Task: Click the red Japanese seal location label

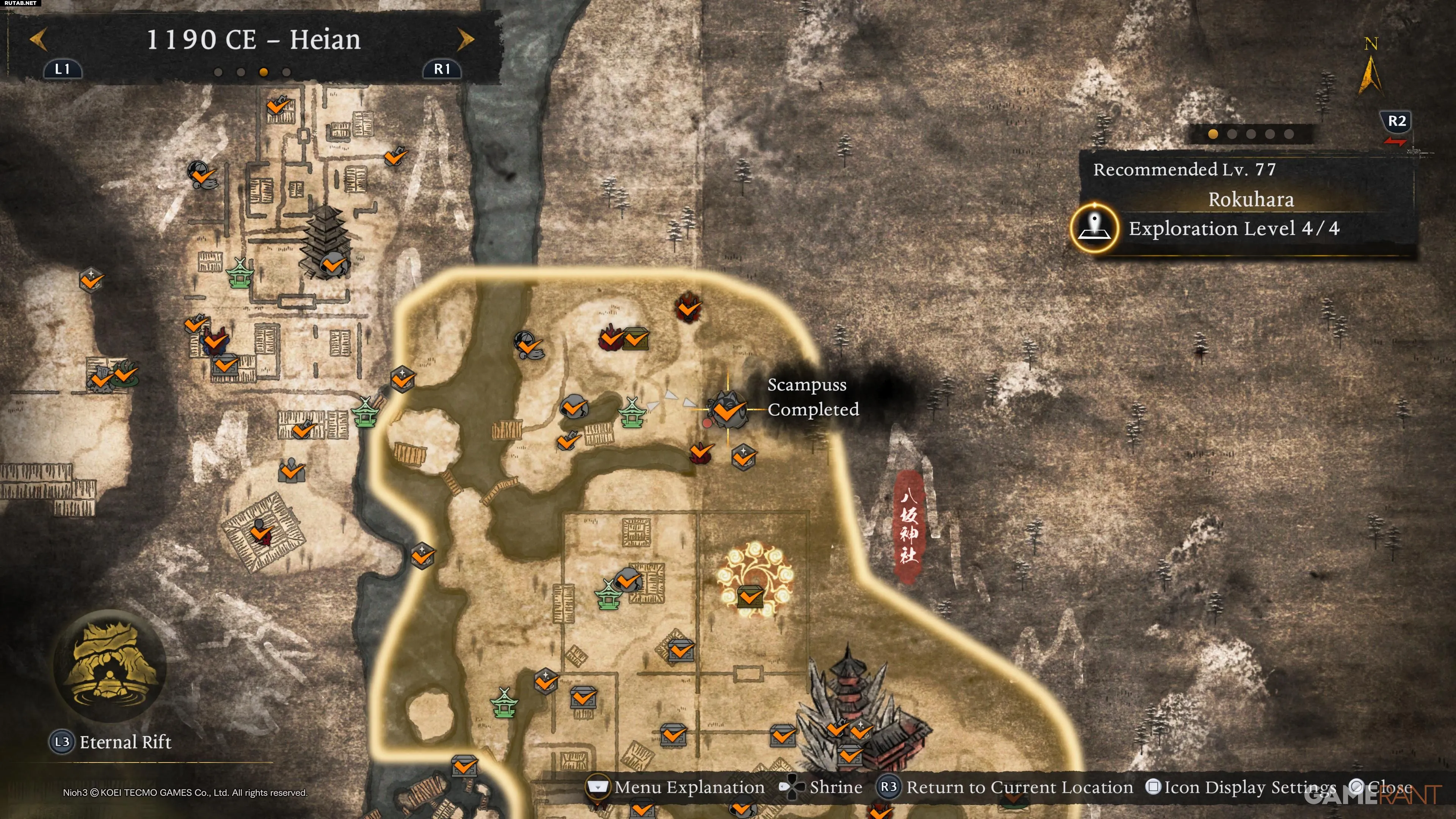Action: [908, 527]
